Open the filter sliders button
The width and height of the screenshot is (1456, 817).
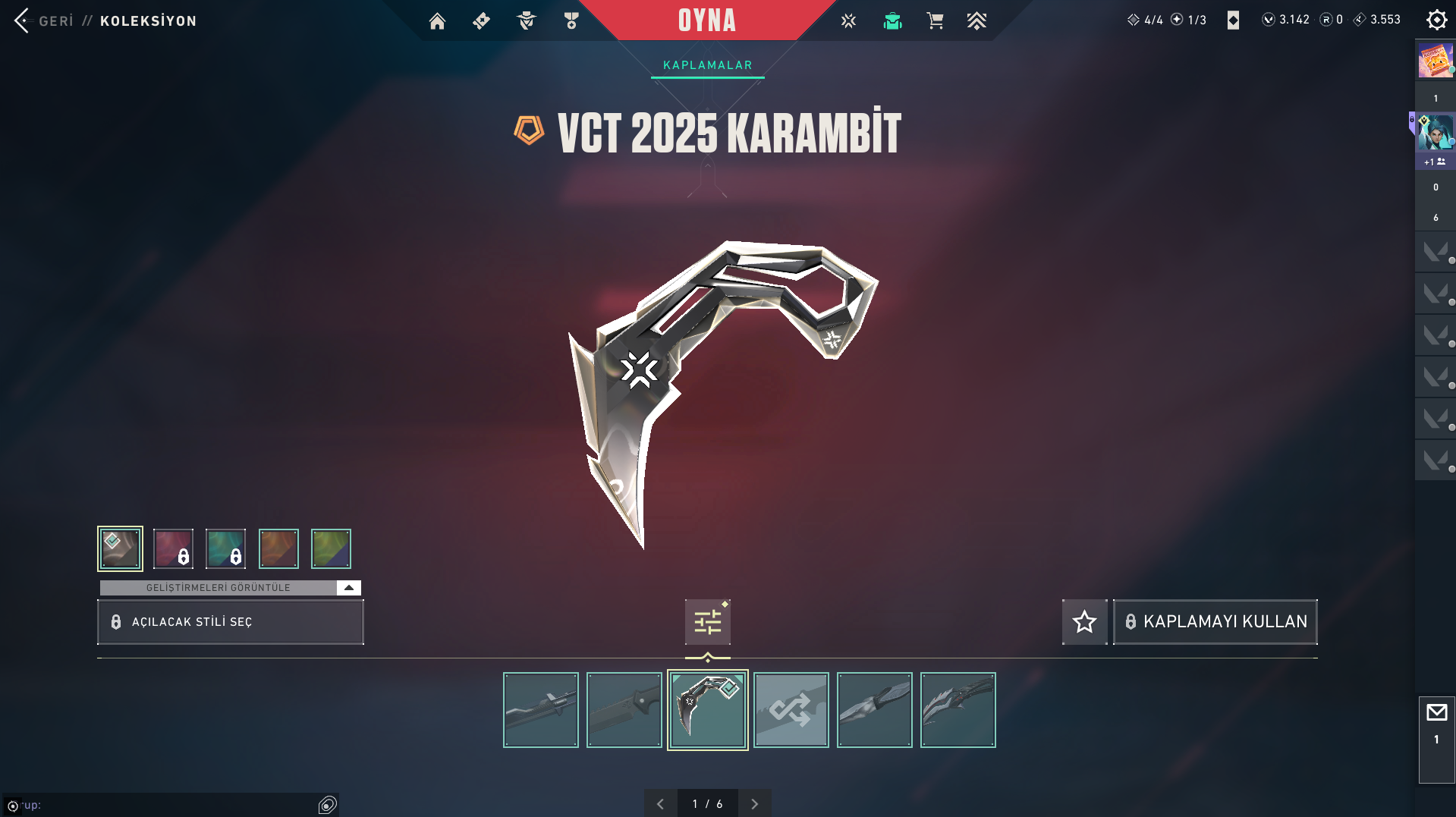707,622
